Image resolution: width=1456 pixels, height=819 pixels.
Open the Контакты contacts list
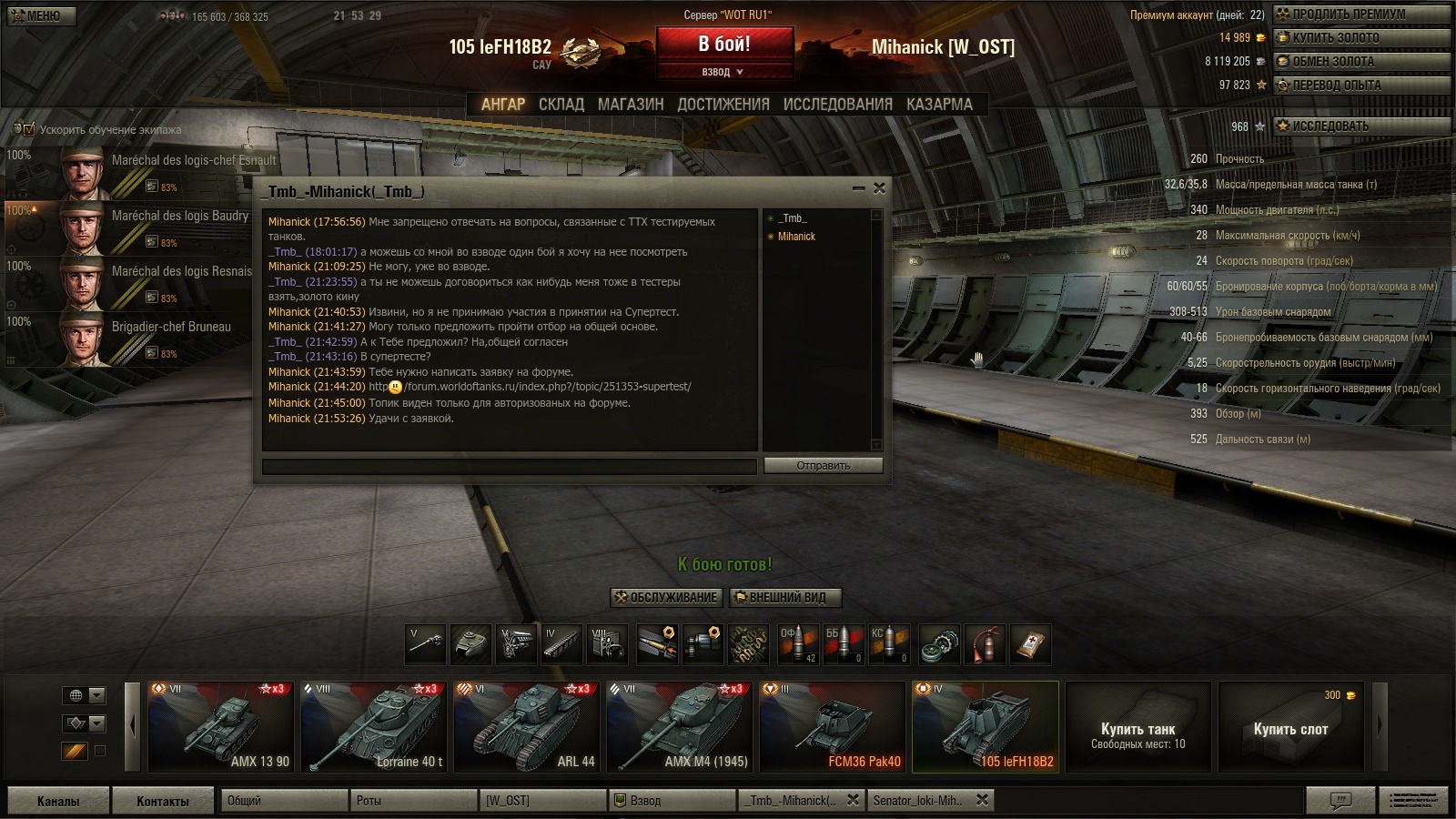click(163, 801)
